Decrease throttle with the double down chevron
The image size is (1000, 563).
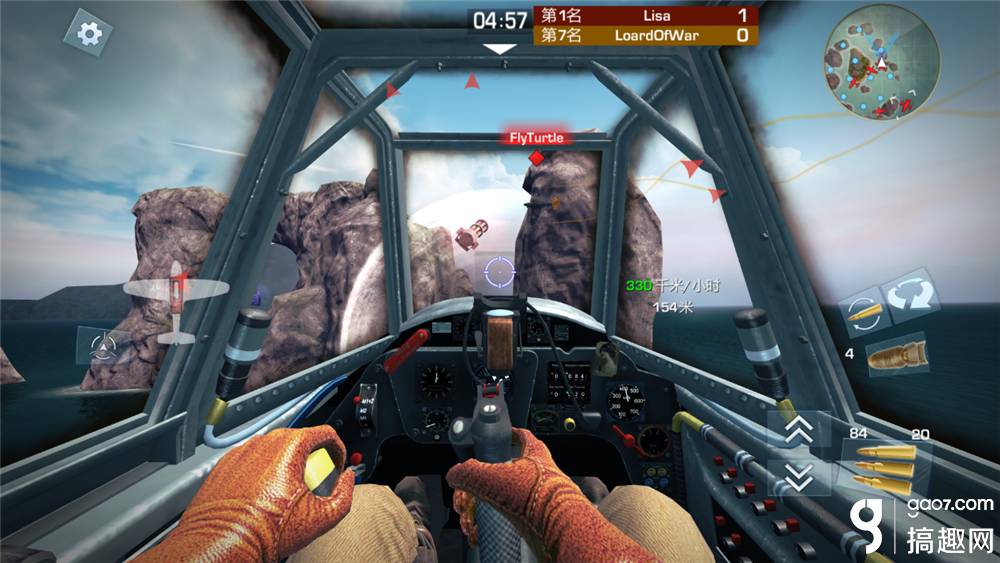(x=798, y=477)
